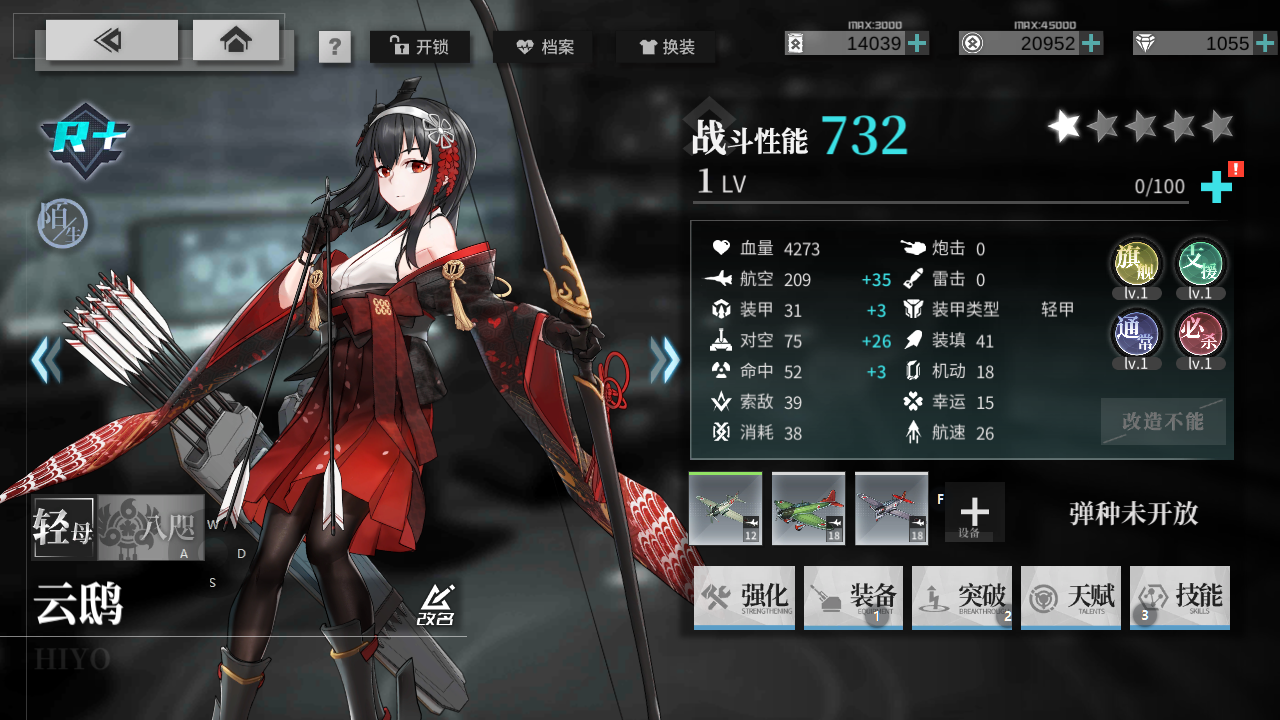Toggle the 开锁 lock button
The image size is (1280, 720).
tap(419, 46)
